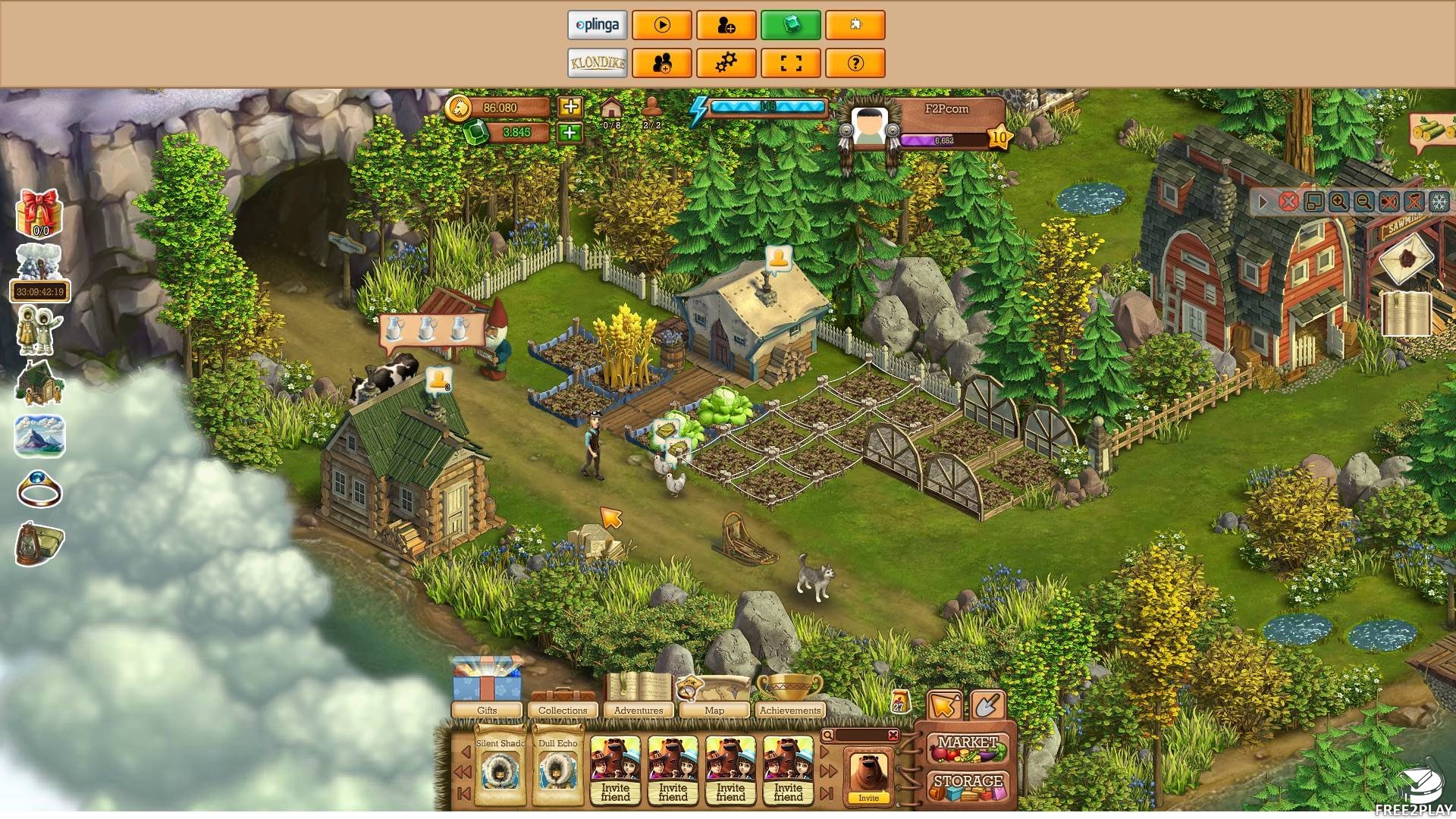Open the Storage inventory
Image resolution: width=1456 pixels, height=819 pixels.
click(968, 784)
